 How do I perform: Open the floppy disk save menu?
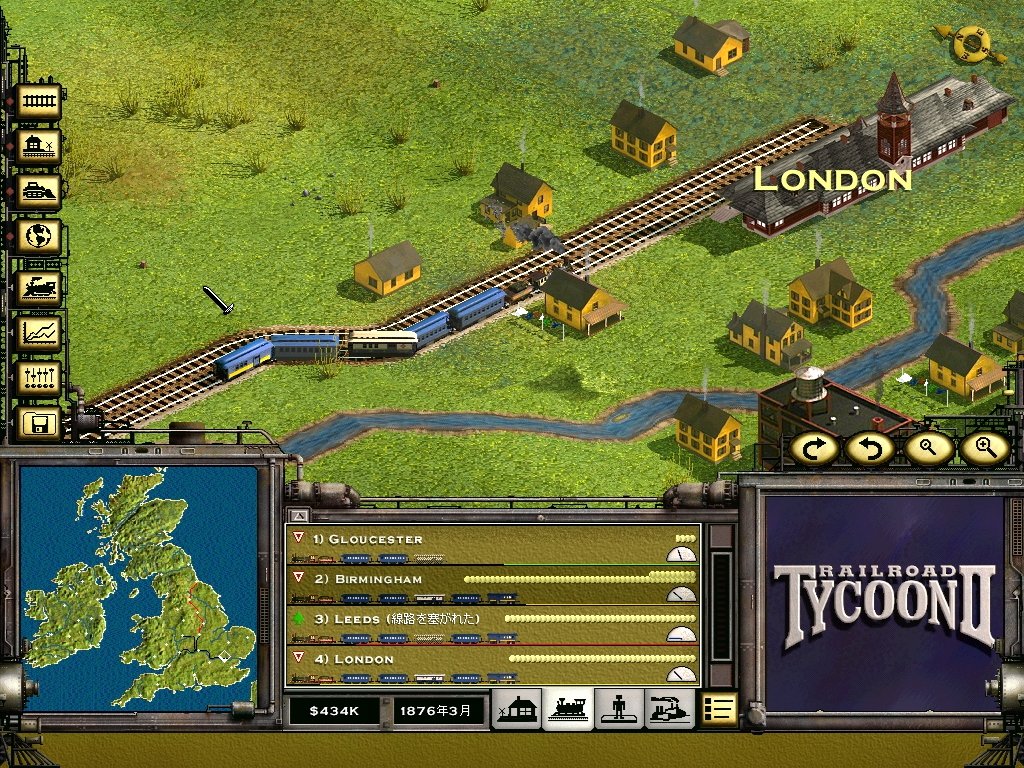click(x=38, y=424)
